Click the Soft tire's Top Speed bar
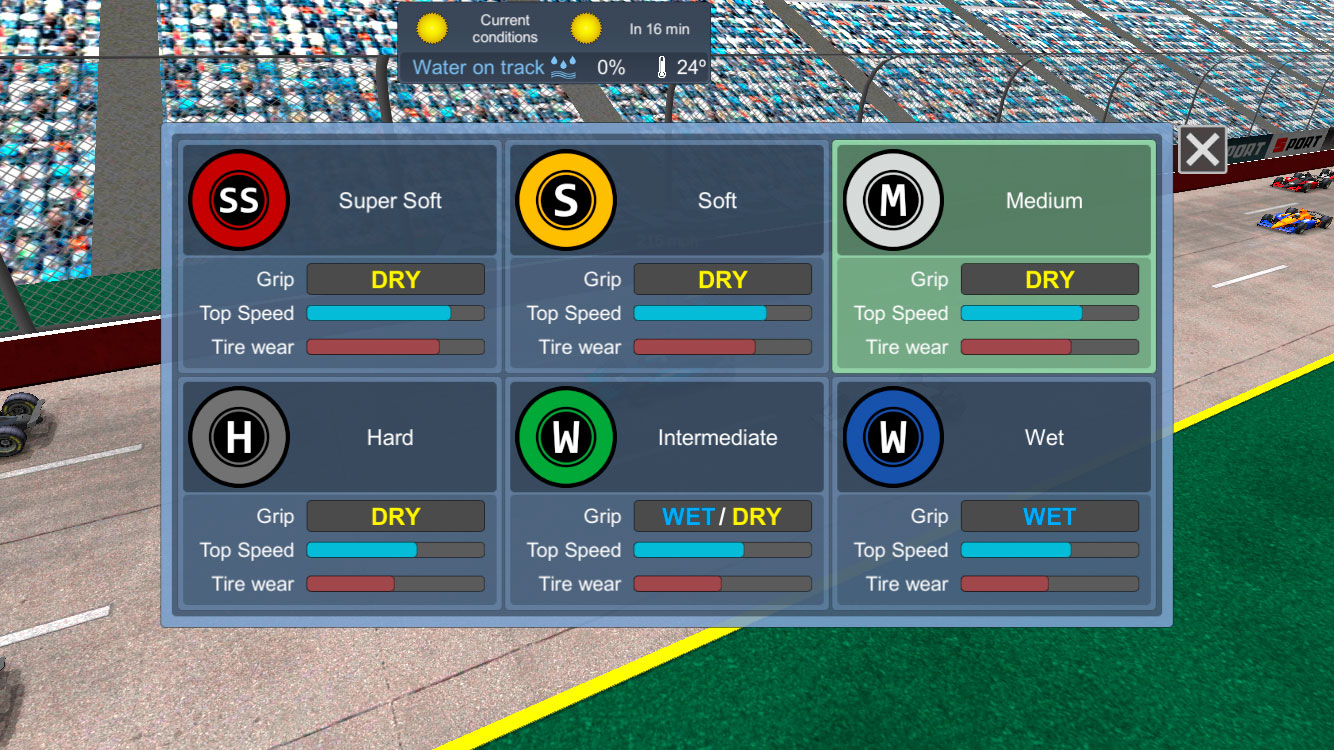Viewport: 1334px width, 750px height. (722, 313)
